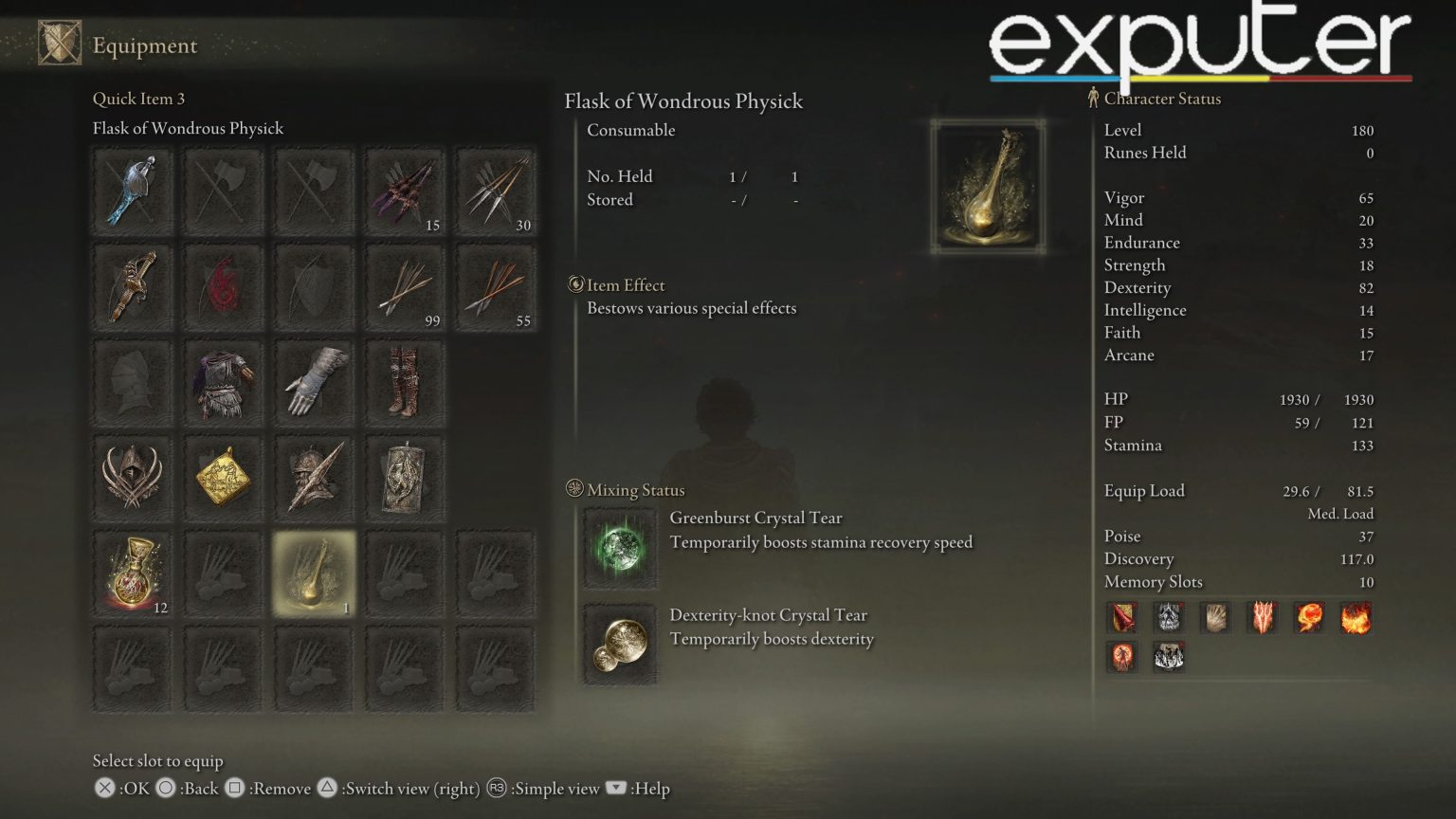The height and width of the screenshot is (819, 1456).
Task: Select the bolts stack showing 15 count
Action: [x=405, y=191]
